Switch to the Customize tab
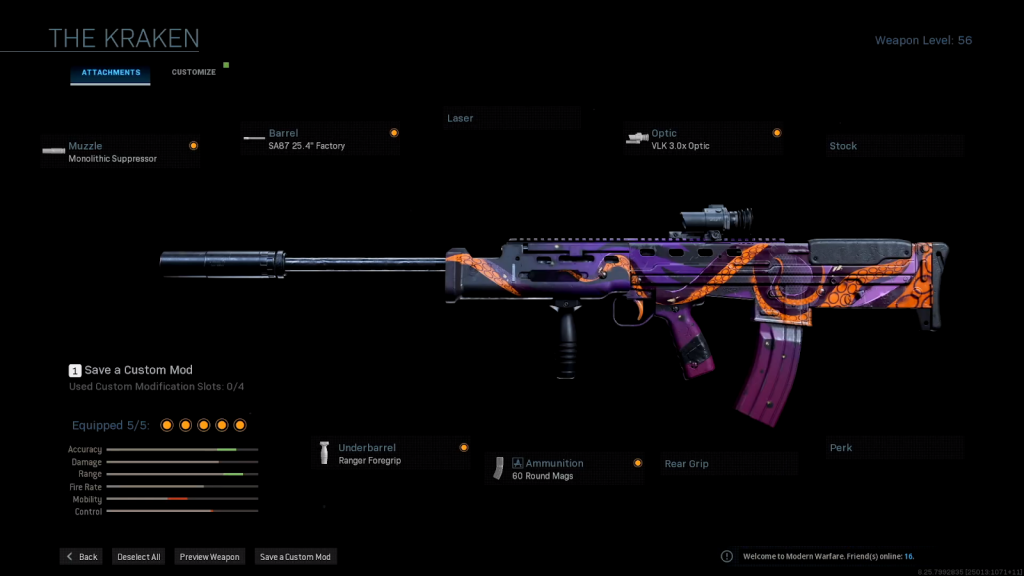Viewport: 1024px width, 576px height. [x=194, y=72]
